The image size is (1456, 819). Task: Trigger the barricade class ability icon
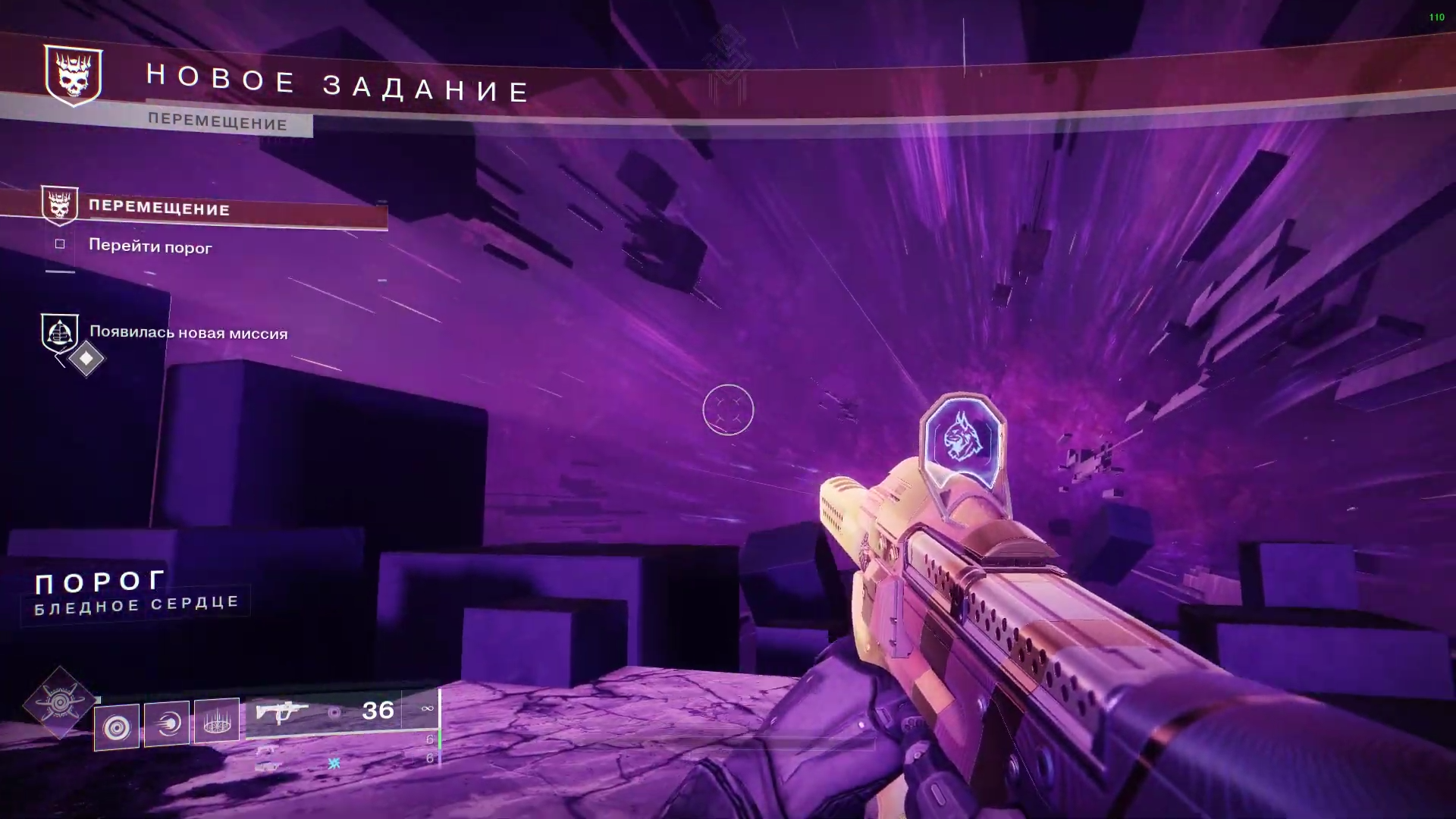pos(217,720)
